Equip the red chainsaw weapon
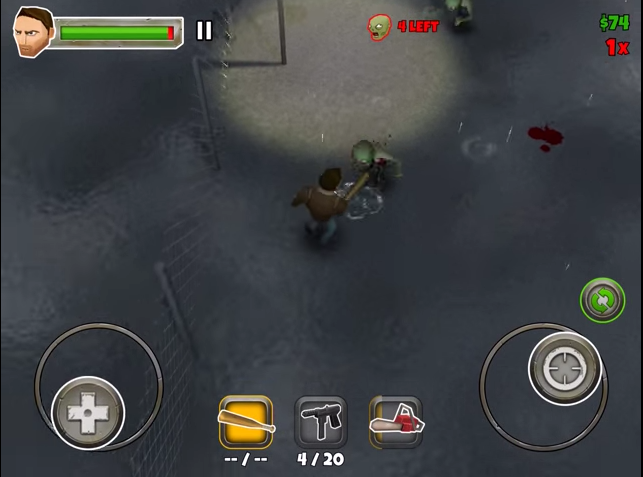643x477 pixels. 396,422
